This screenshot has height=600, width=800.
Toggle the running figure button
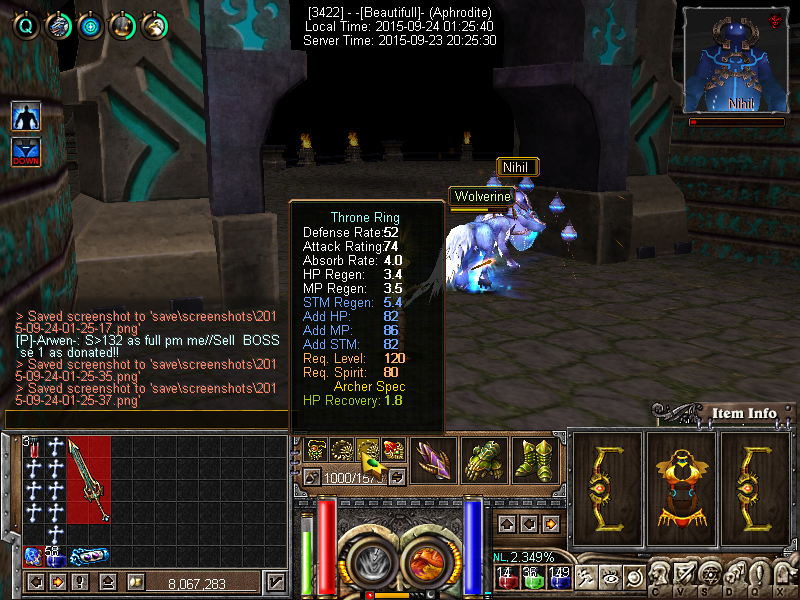click(x=585, y=577)
